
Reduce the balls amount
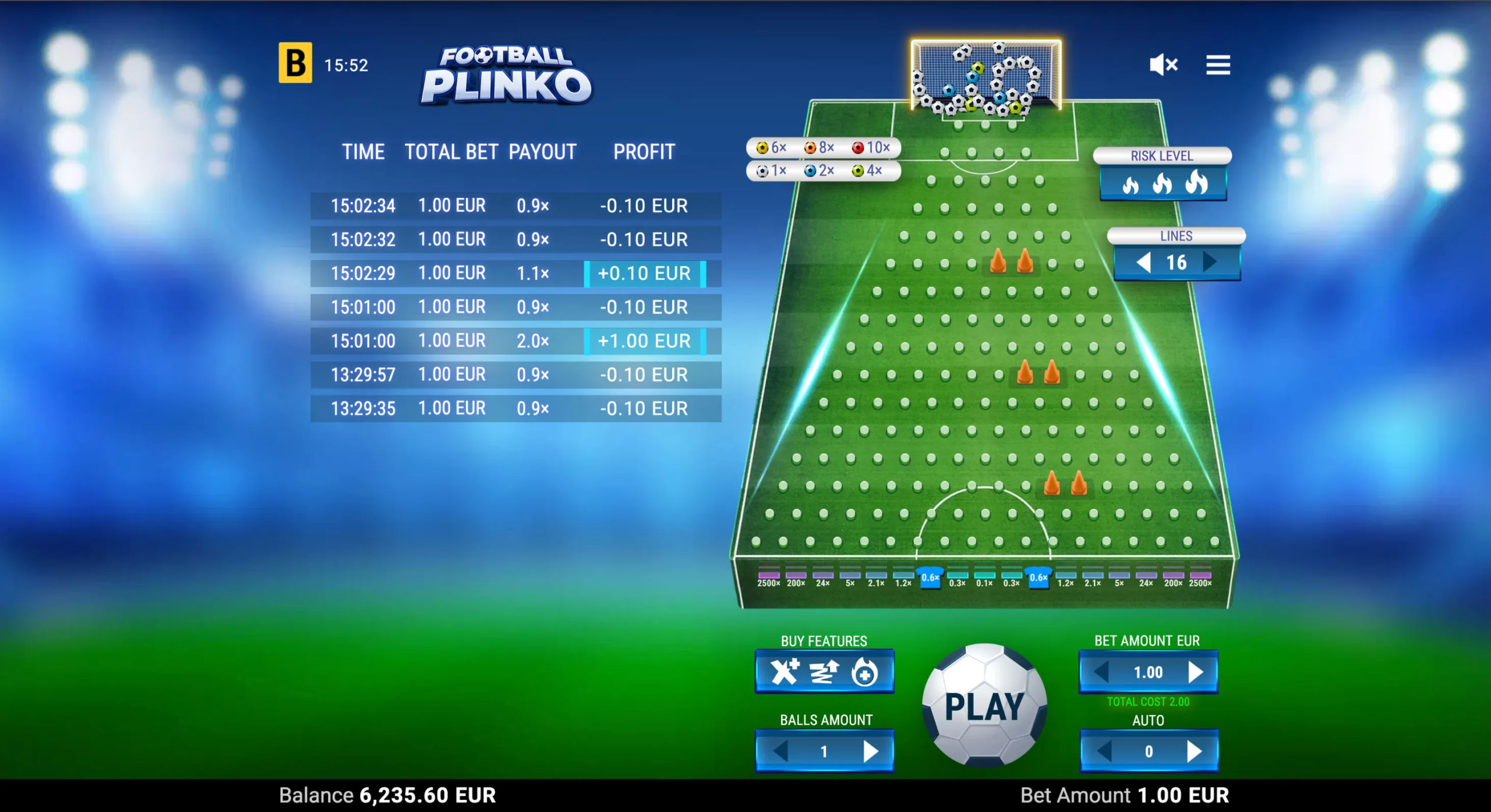point(780,751)
